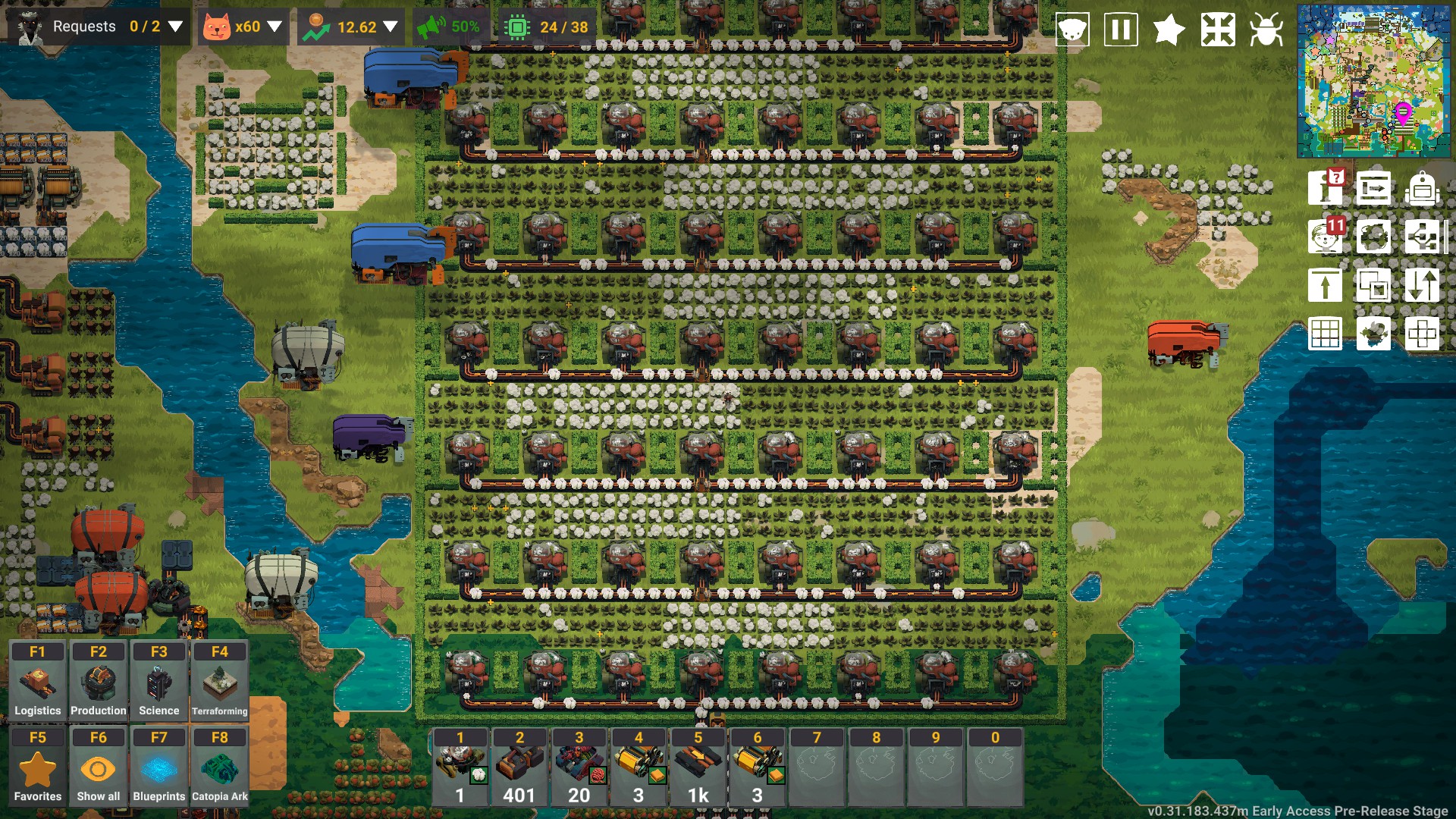Expand the 12.62 coin dropdown
The width and height of the screenshot is (1456, 819).
coord(391,27)
